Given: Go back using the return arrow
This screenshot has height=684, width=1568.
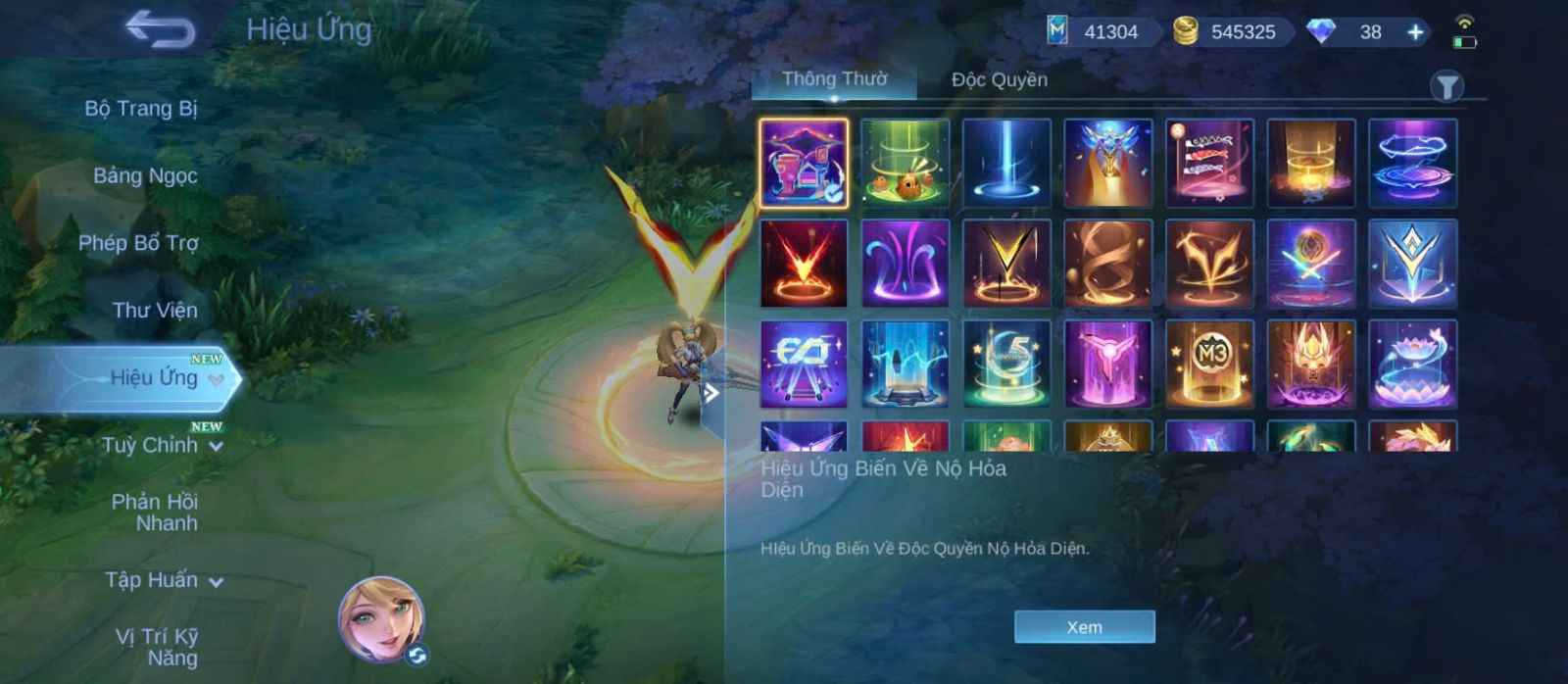Looking at the screenshot, I should pyautogui.click(x=160, y=29).
